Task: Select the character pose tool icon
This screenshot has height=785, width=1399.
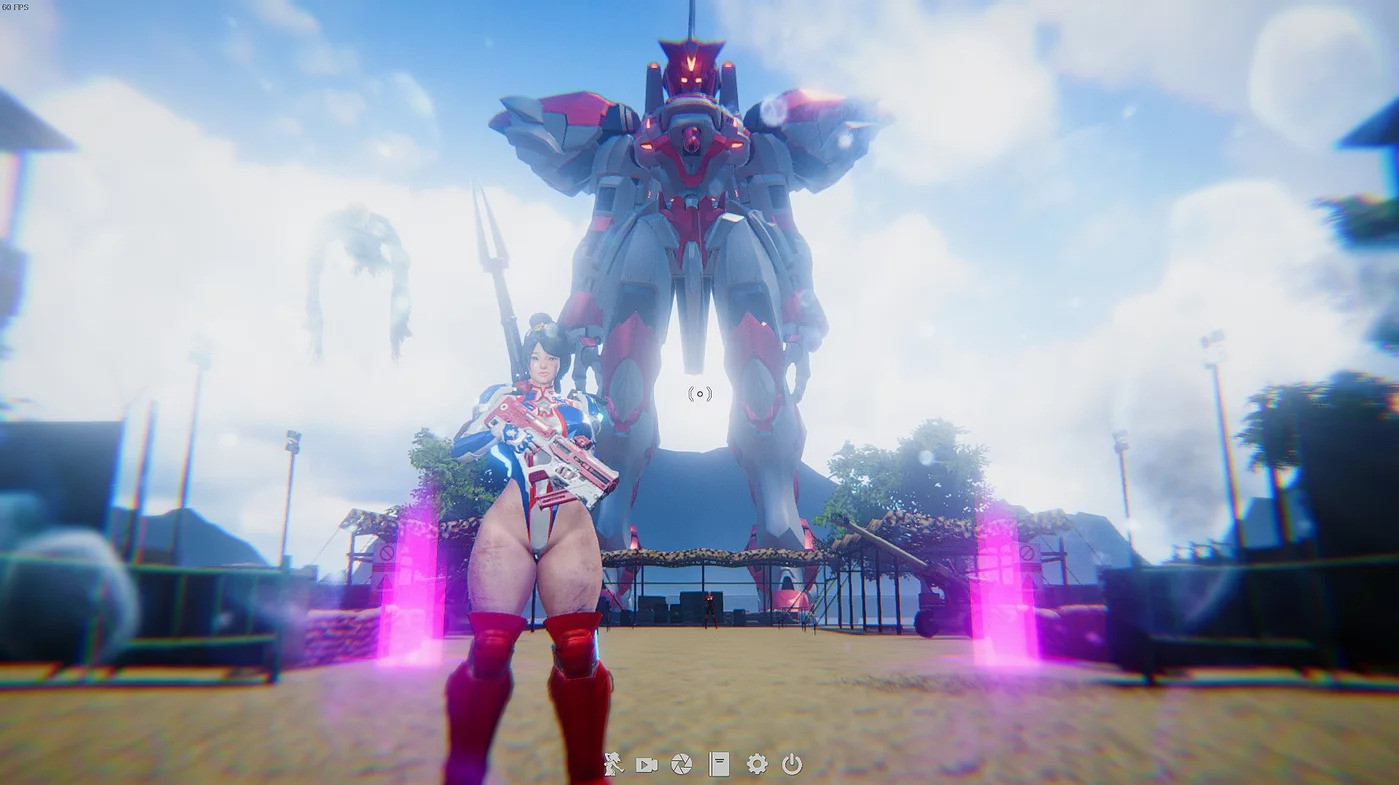Action: [614, 764]
